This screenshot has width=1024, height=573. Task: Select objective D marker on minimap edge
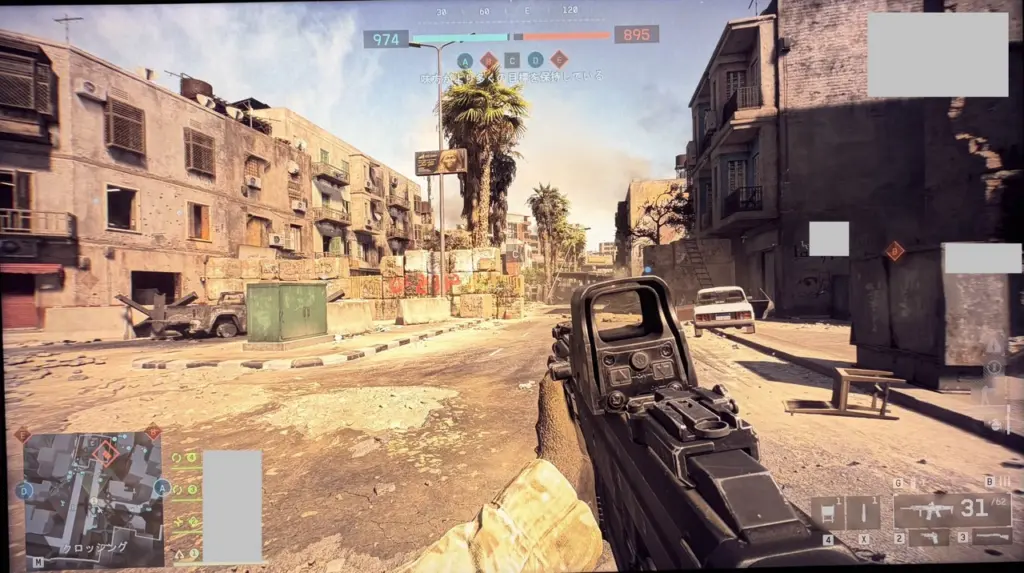24,491
